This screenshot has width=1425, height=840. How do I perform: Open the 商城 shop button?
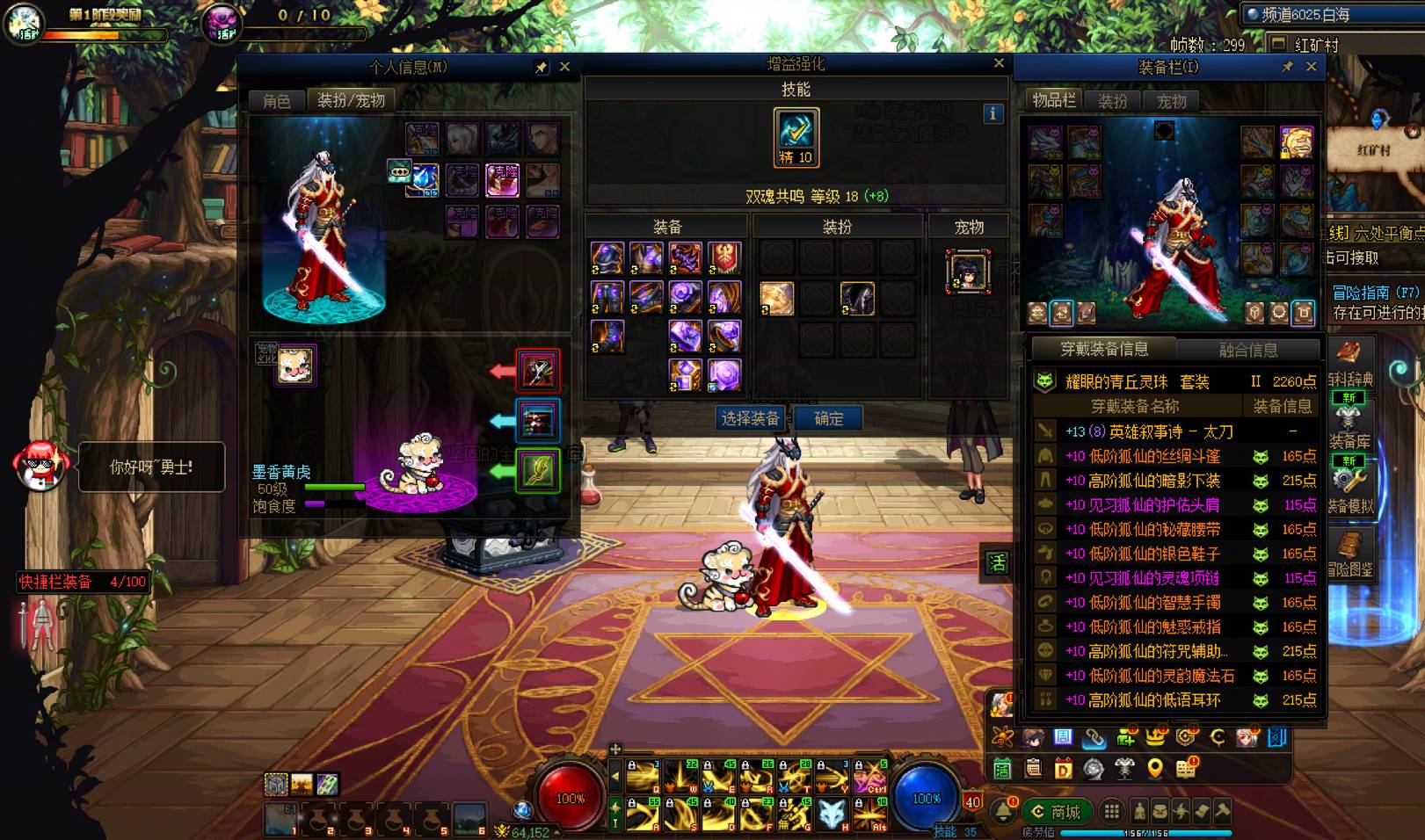[x=1058, y=812]
